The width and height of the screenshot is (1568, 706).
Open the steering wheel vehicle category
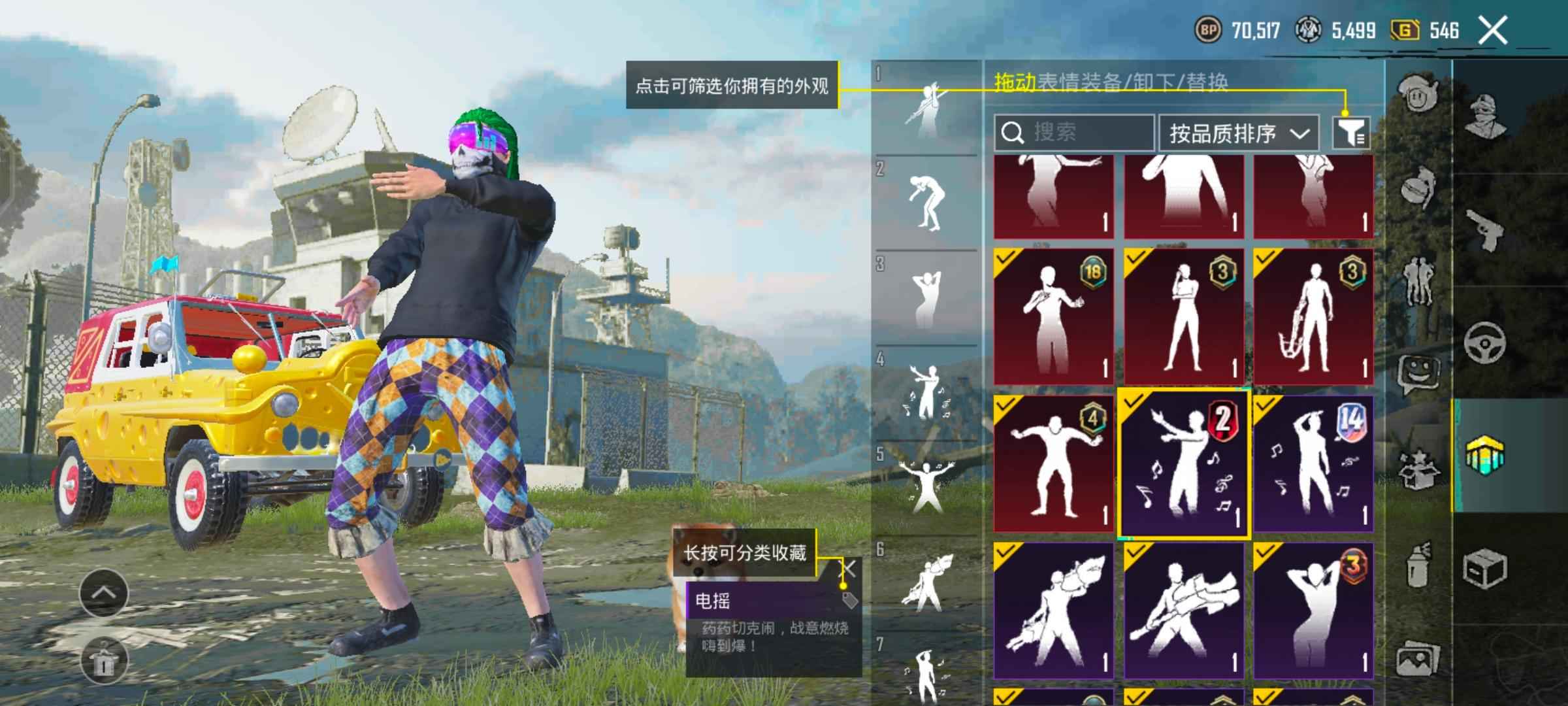pyautogui.click(x=1484, y=343)
